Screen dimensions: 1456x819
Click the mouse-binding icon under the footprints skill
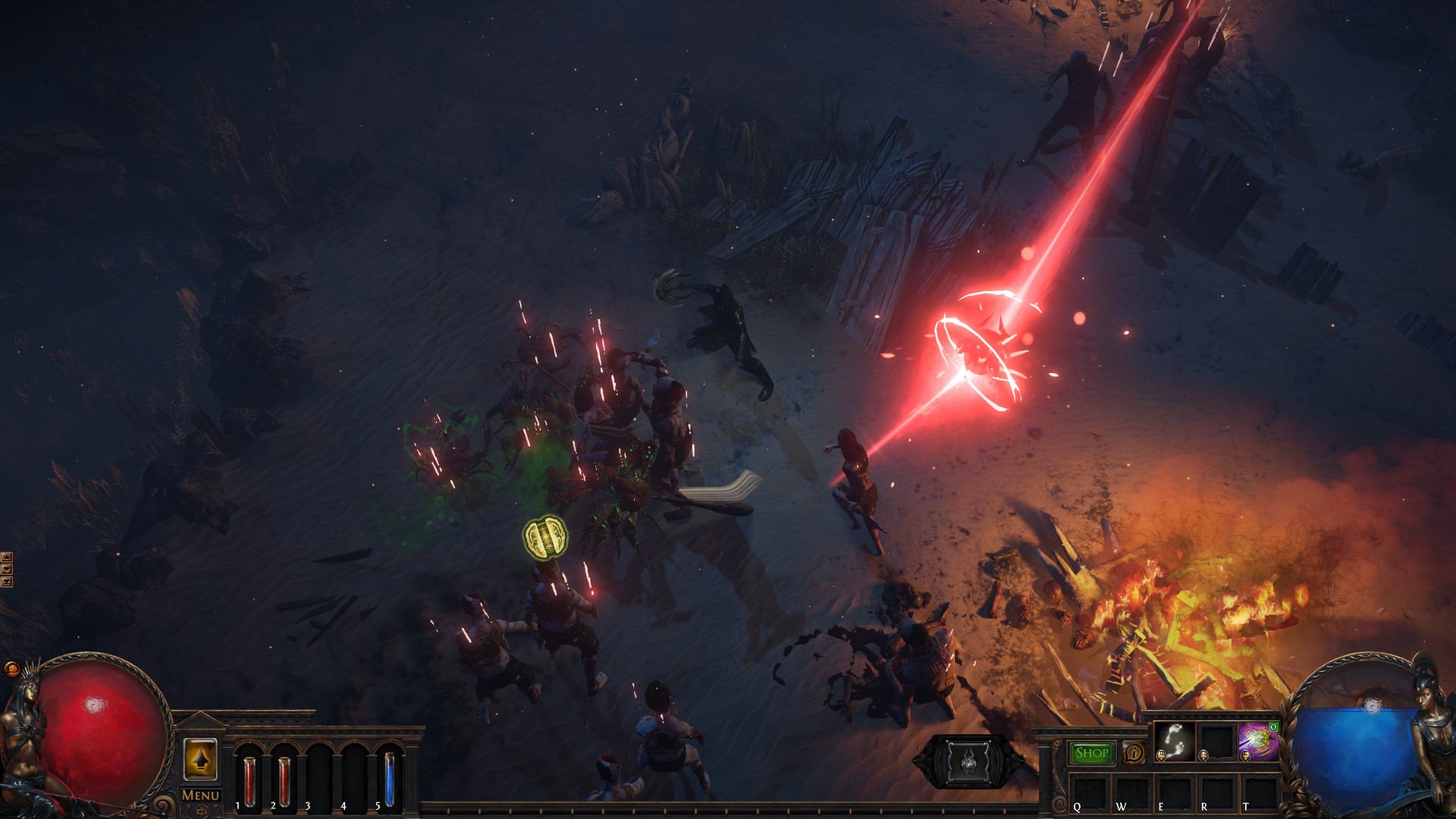(1161, 755)
